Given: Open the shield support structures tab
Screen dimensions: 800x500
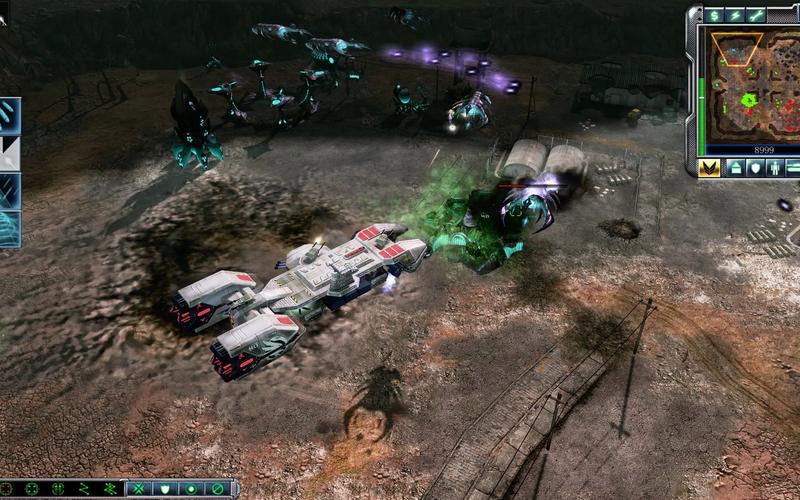Looking at the screenshot, I should 756,167.
